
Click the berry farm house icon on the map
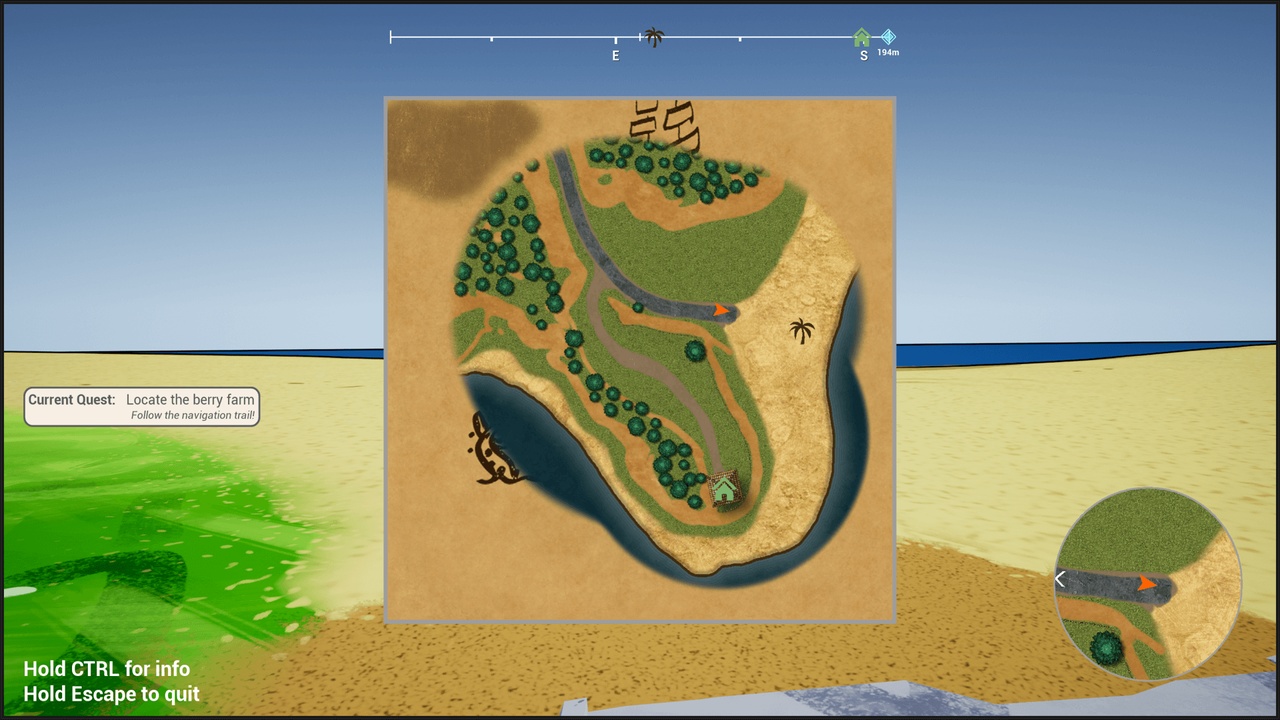click(725, 489)
